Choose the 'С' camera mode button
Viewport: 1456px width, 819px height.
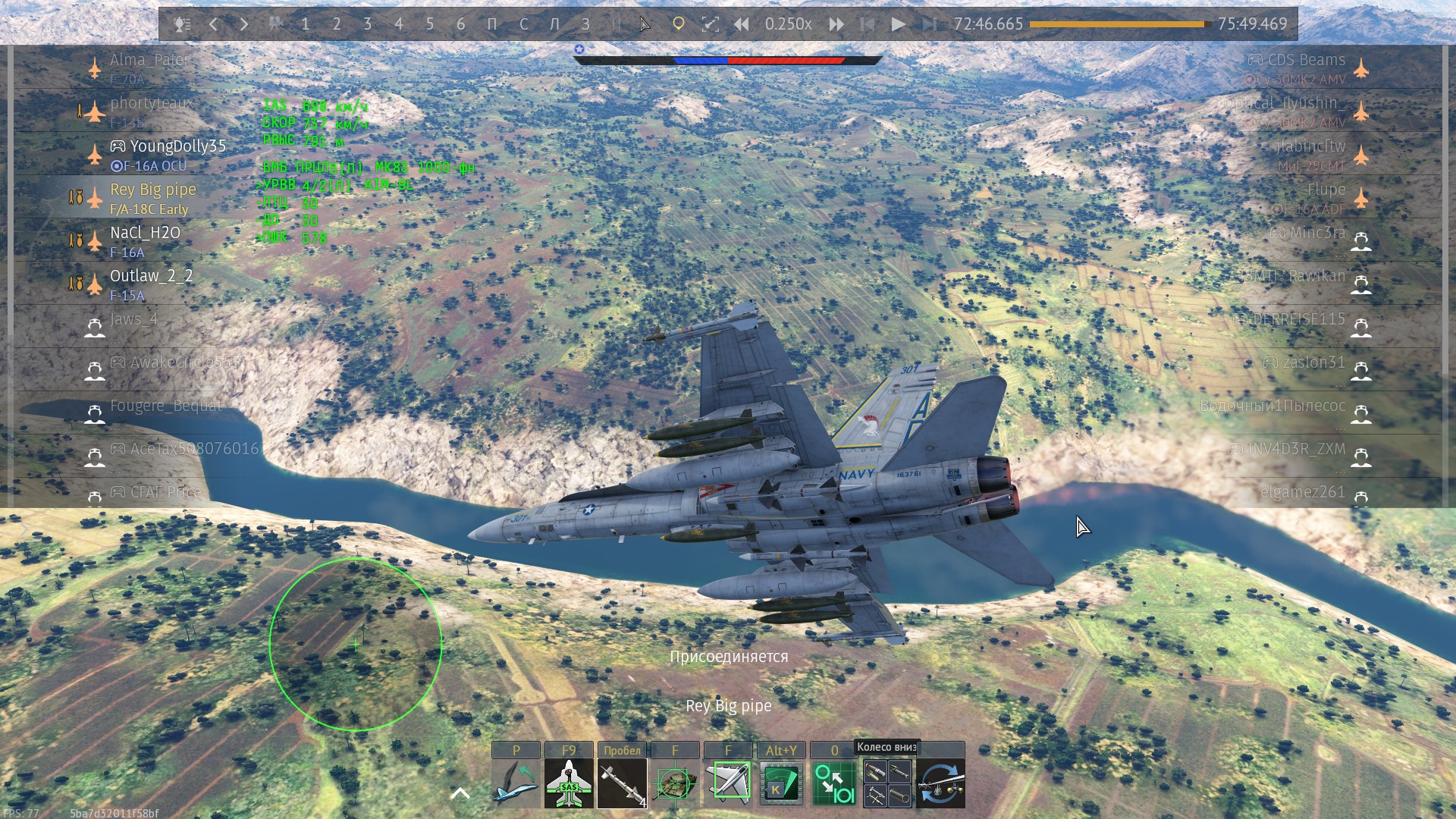(x=523, y=24)
